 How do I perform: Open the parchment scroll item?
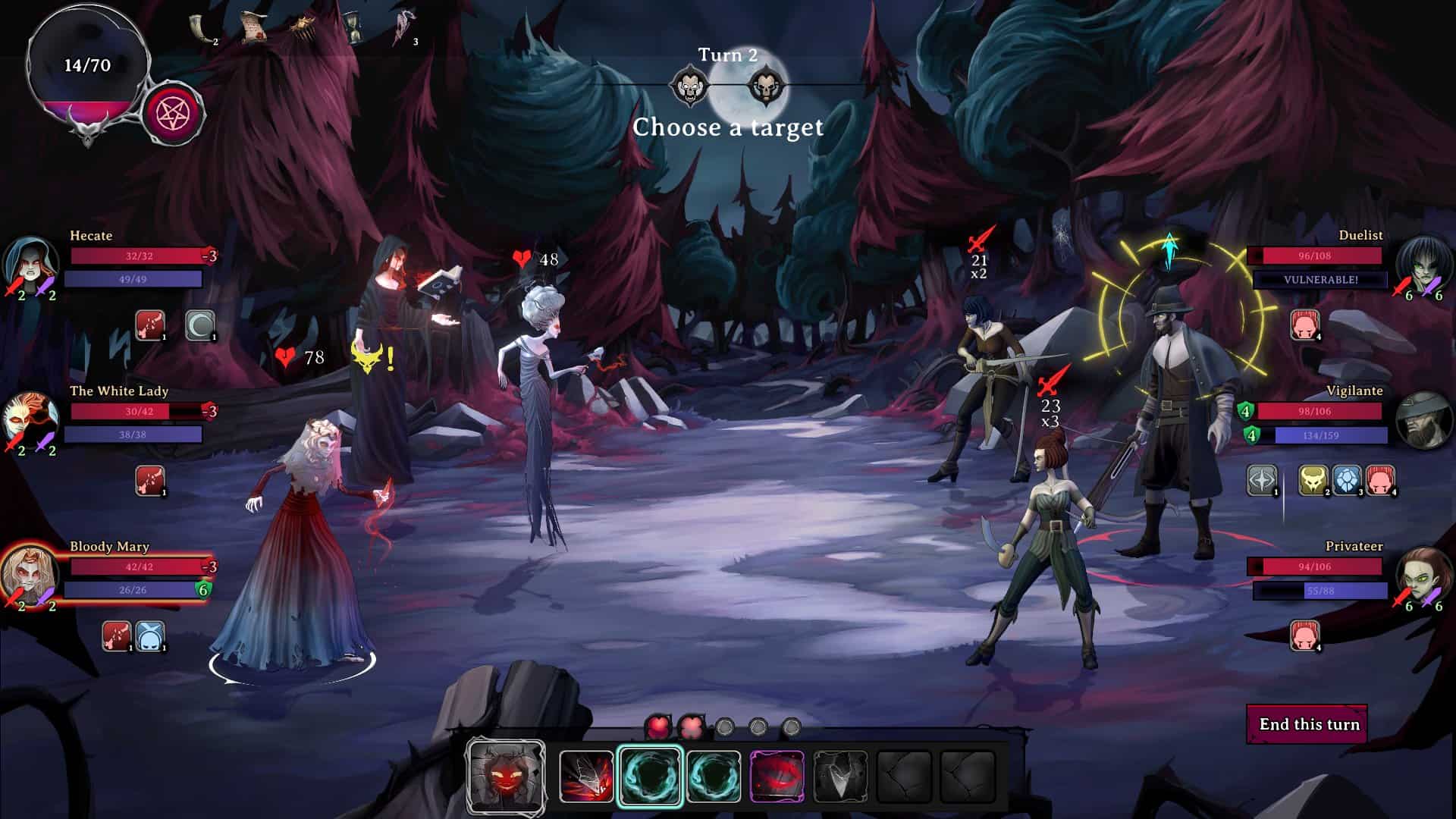253,28
